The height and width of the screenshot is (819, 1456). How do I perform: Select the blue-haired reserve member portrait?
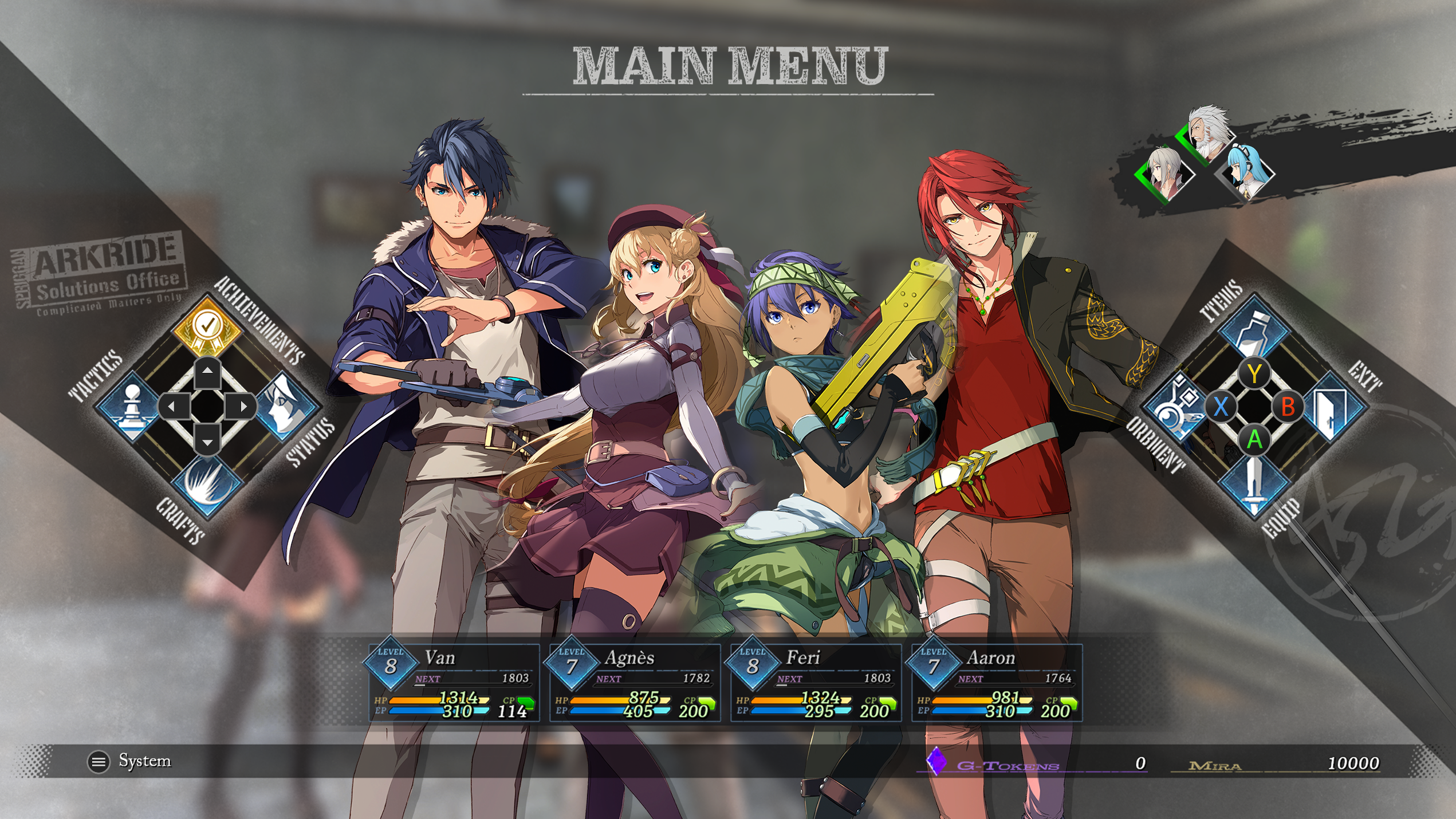[x=1249, y=170]
